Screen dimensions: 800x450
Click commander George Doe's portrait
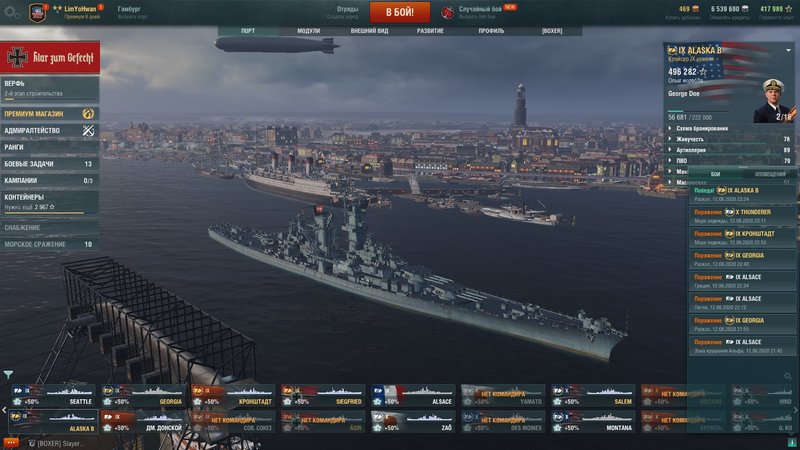[777, 100]
